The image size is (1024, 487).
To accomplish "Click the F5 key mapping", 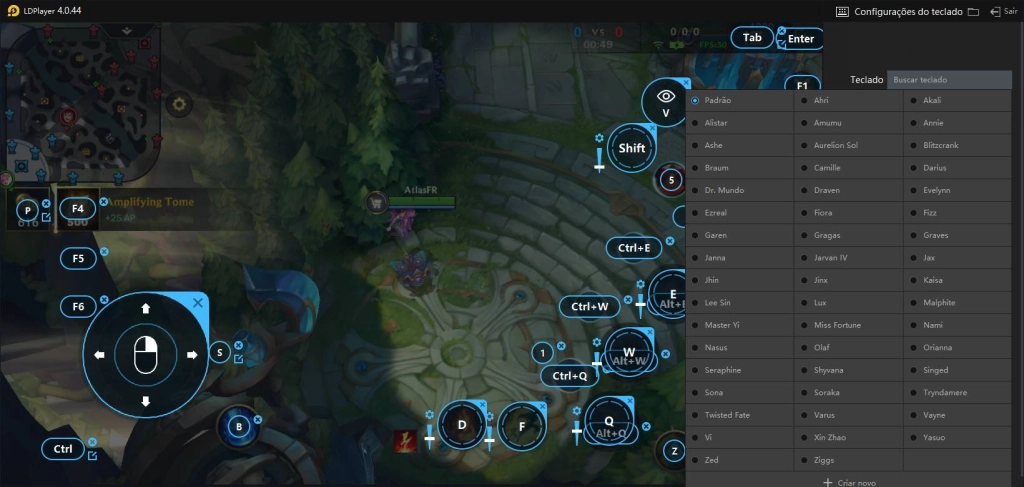I will pyautogui.click(x=78, y=258).
